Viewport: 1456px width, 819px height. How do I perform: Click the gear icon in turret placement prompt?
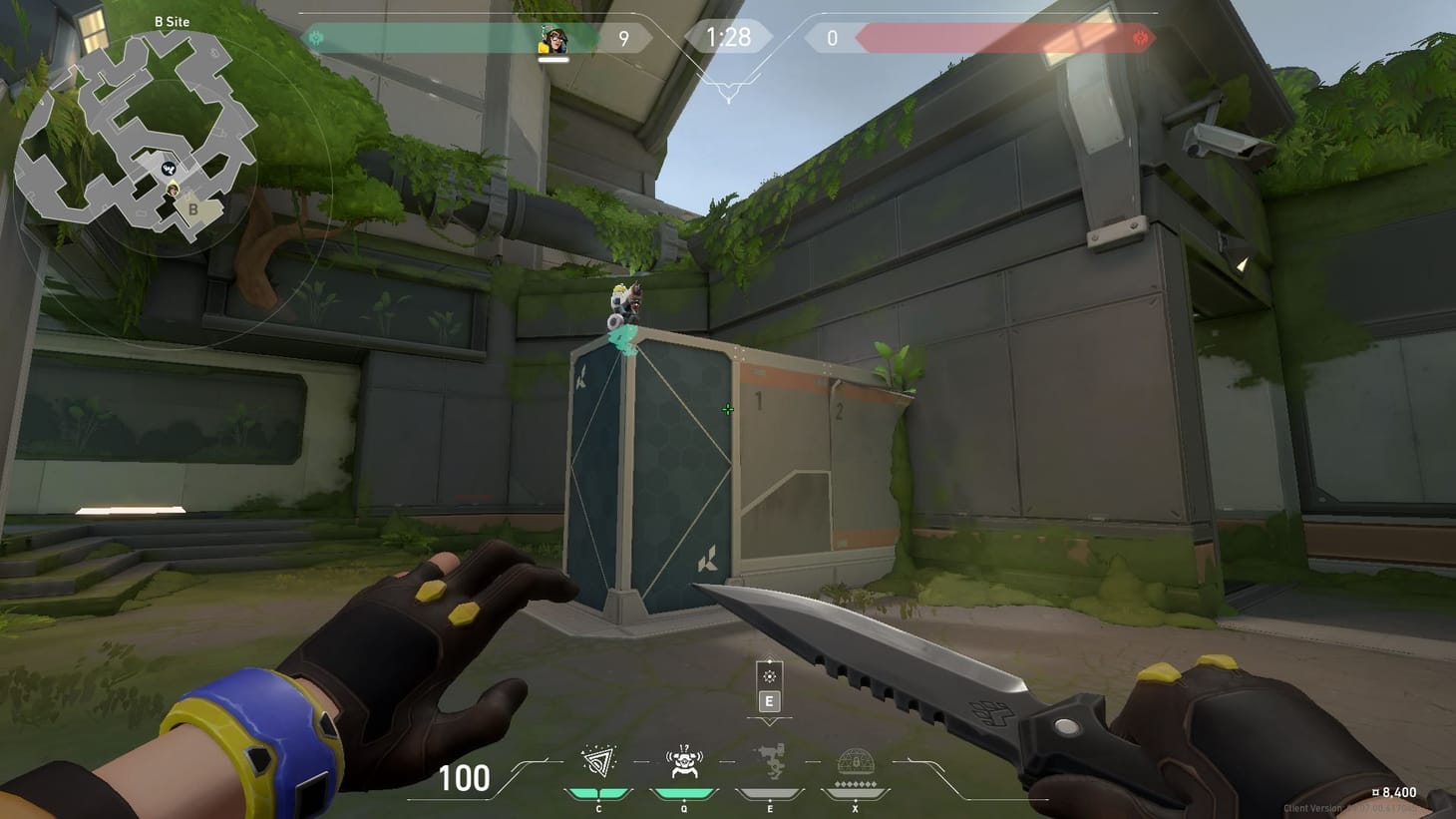click(770, 677)
